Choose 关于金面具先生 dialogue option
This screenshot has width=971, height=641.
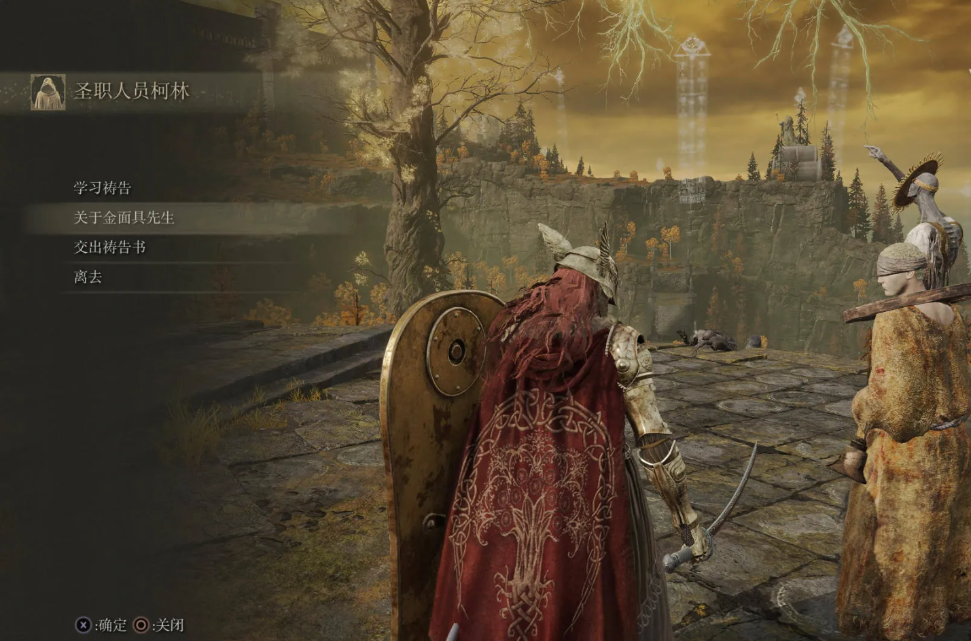click(124, 218)
